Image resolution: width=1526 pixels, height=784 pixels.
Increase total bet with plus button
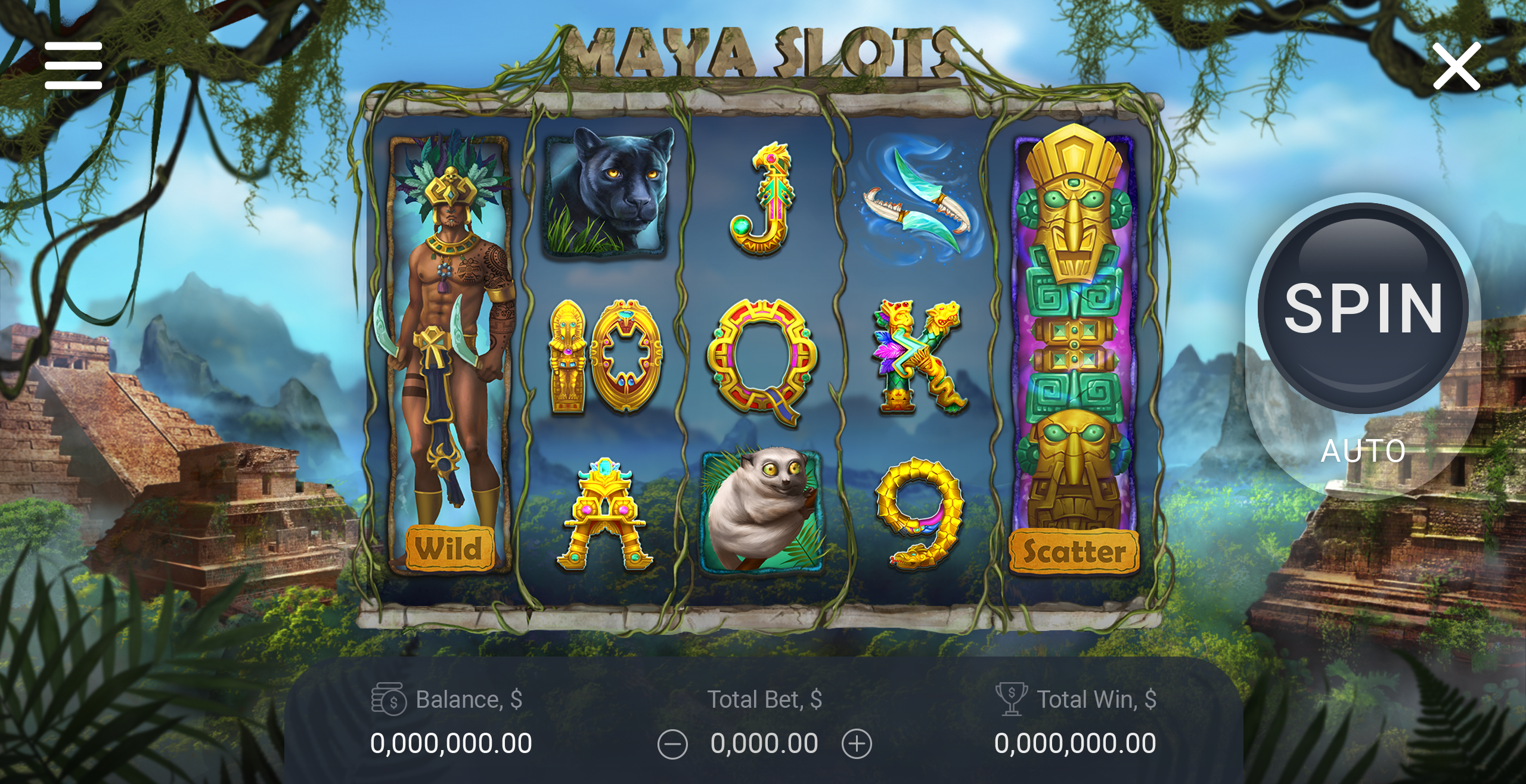click(x=857, y=744)
